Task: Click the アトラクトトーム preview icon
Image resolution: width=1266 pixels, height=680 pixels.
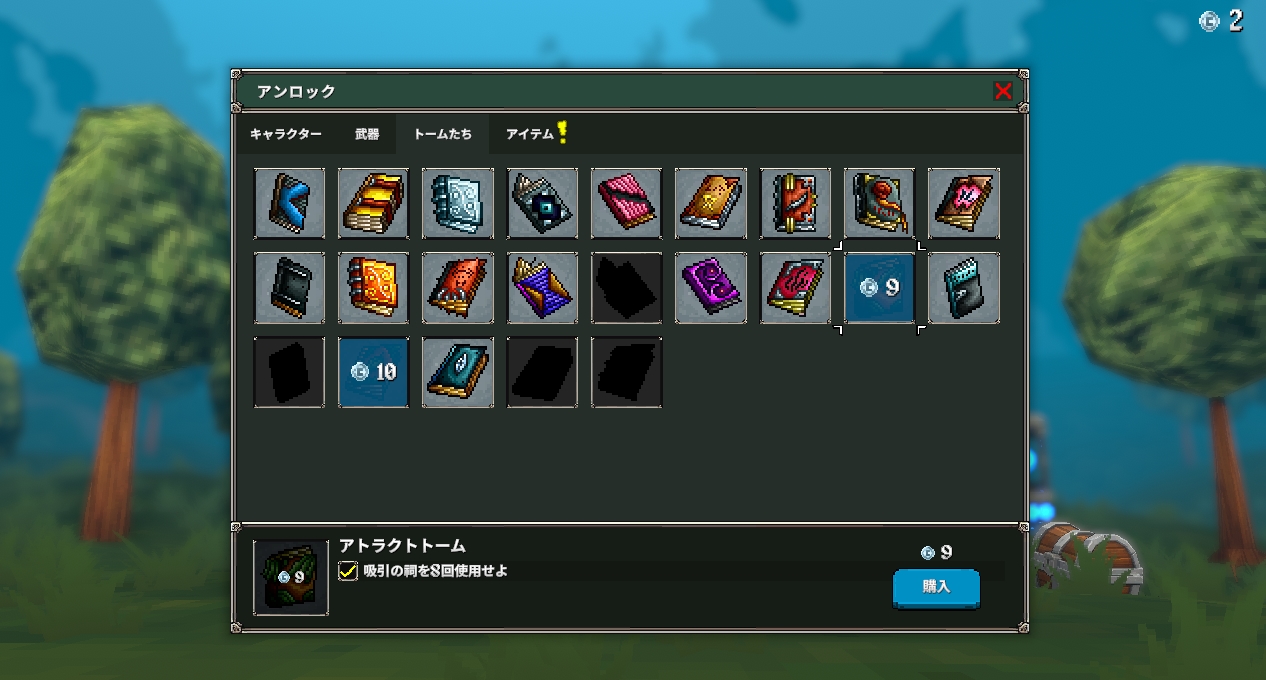Action: pos(290,577)
